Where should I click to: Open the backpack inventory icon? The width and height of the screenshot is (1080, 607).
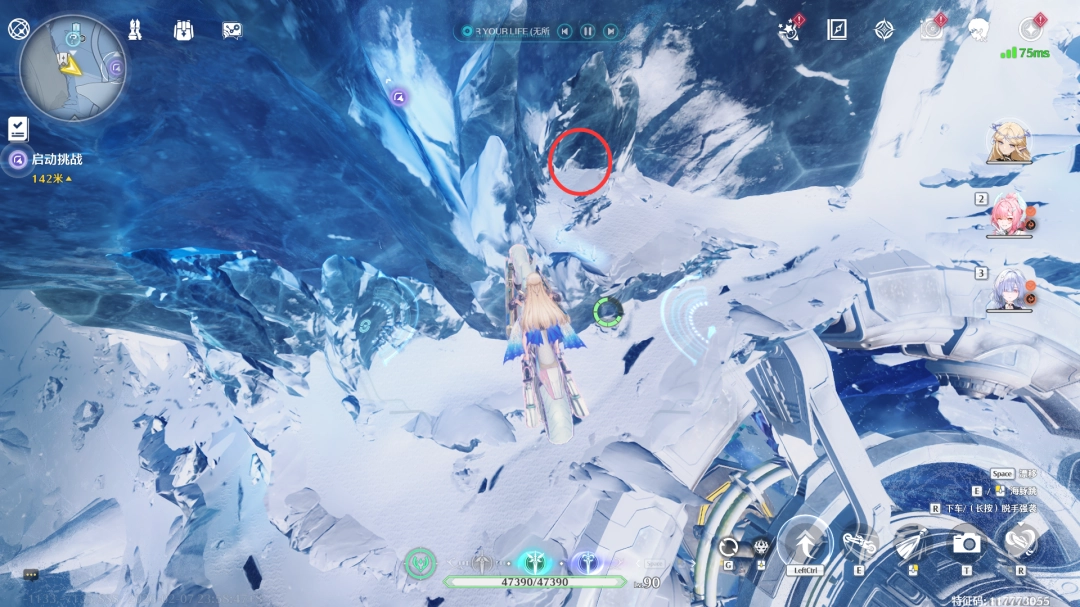[183, 30]
